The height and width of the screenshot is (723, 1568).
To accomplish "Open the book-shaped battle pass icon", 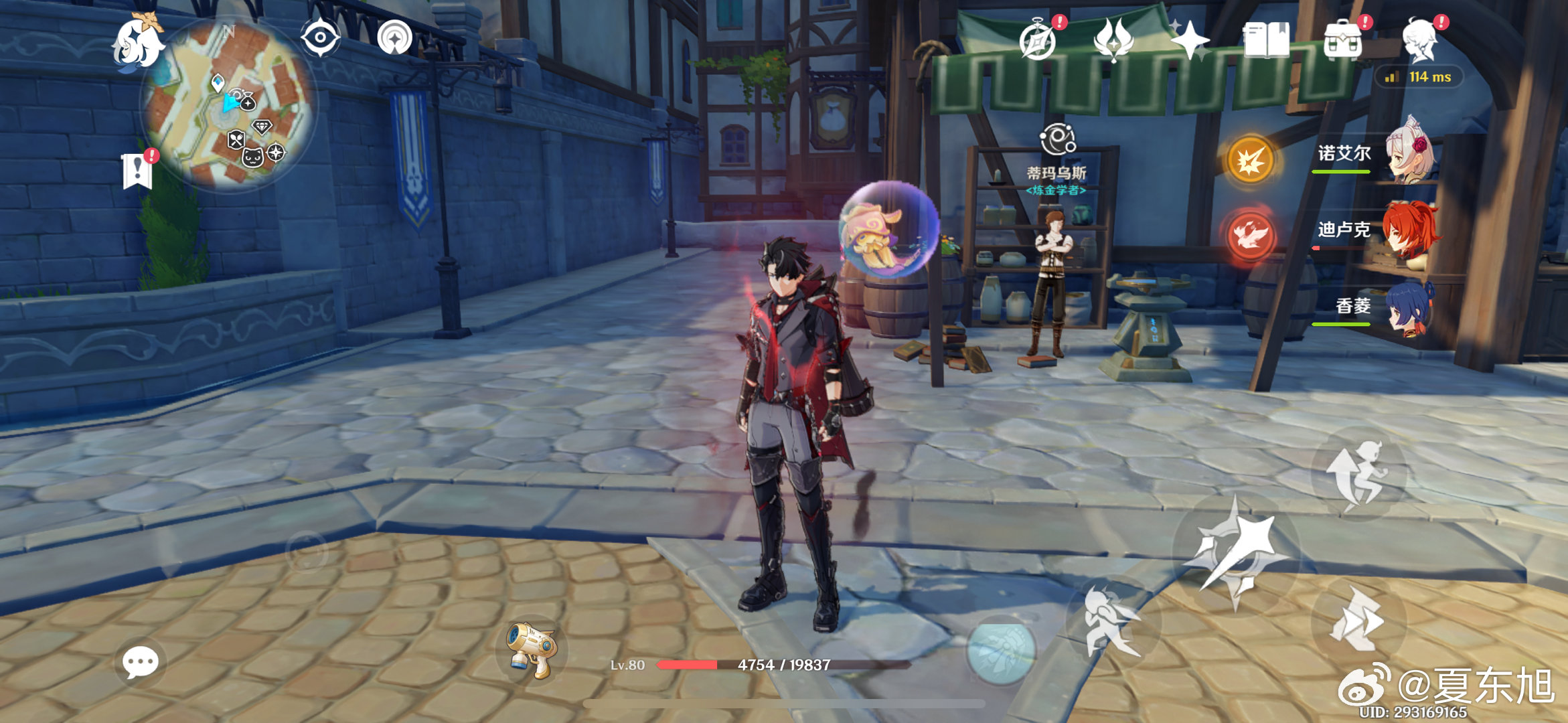I will click(1266, 40).
